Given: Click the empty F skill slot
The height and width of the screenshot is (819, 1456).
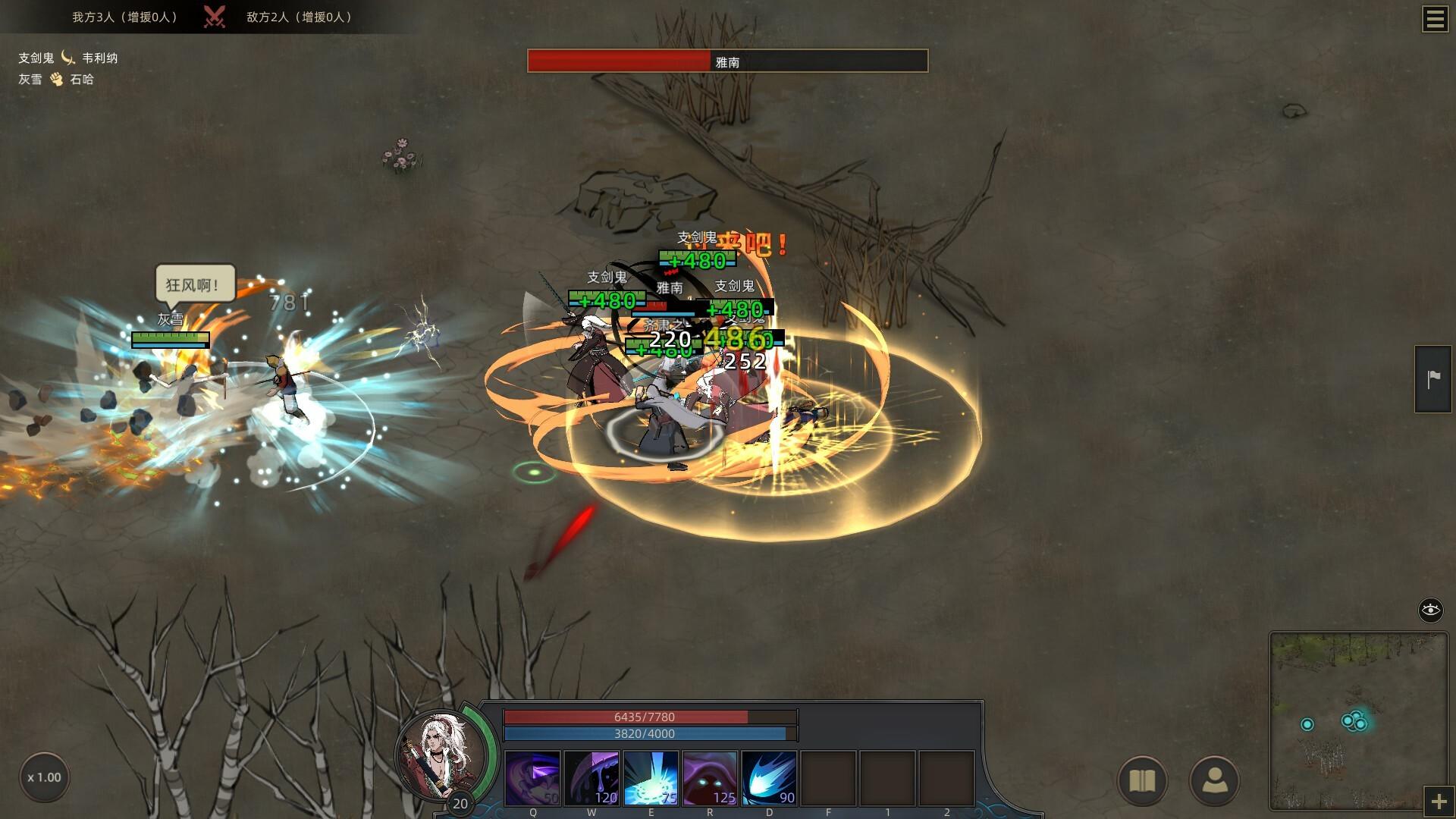Looking at the screenshot, I should 827,777.
